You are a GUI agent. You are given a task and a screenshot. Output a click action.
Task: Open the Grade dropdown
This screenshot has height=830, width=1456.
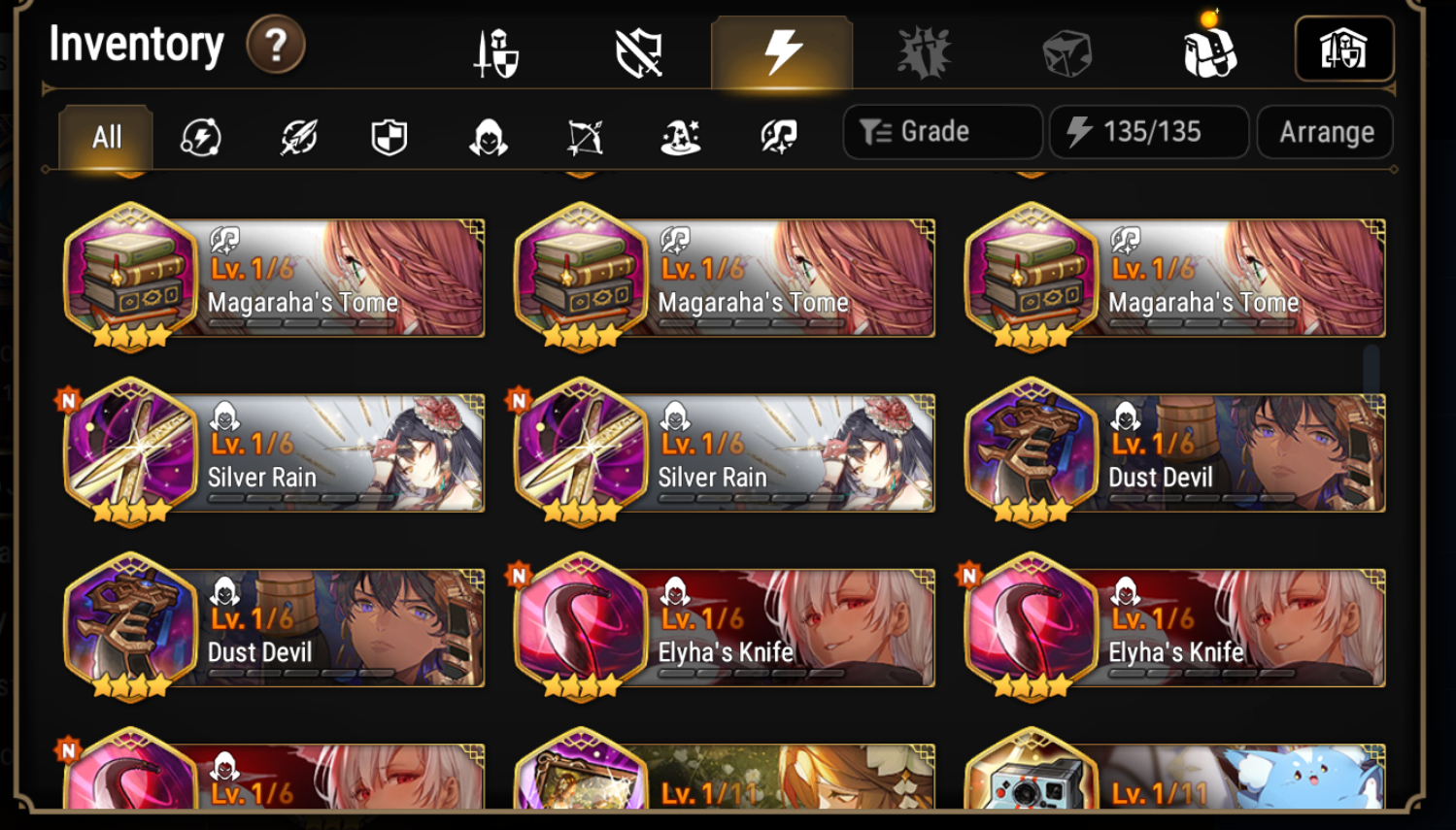click(x=940, y=131)
